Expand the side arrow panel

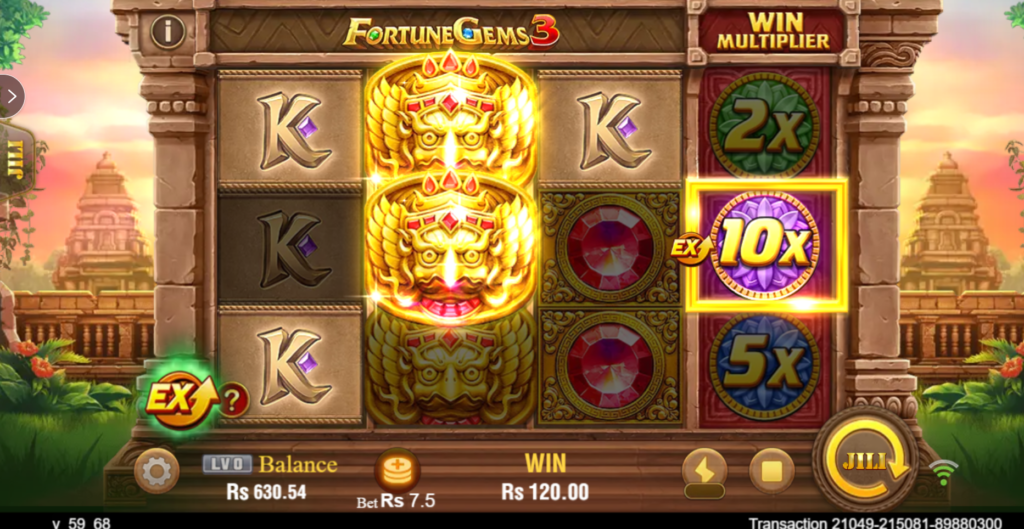11,96
